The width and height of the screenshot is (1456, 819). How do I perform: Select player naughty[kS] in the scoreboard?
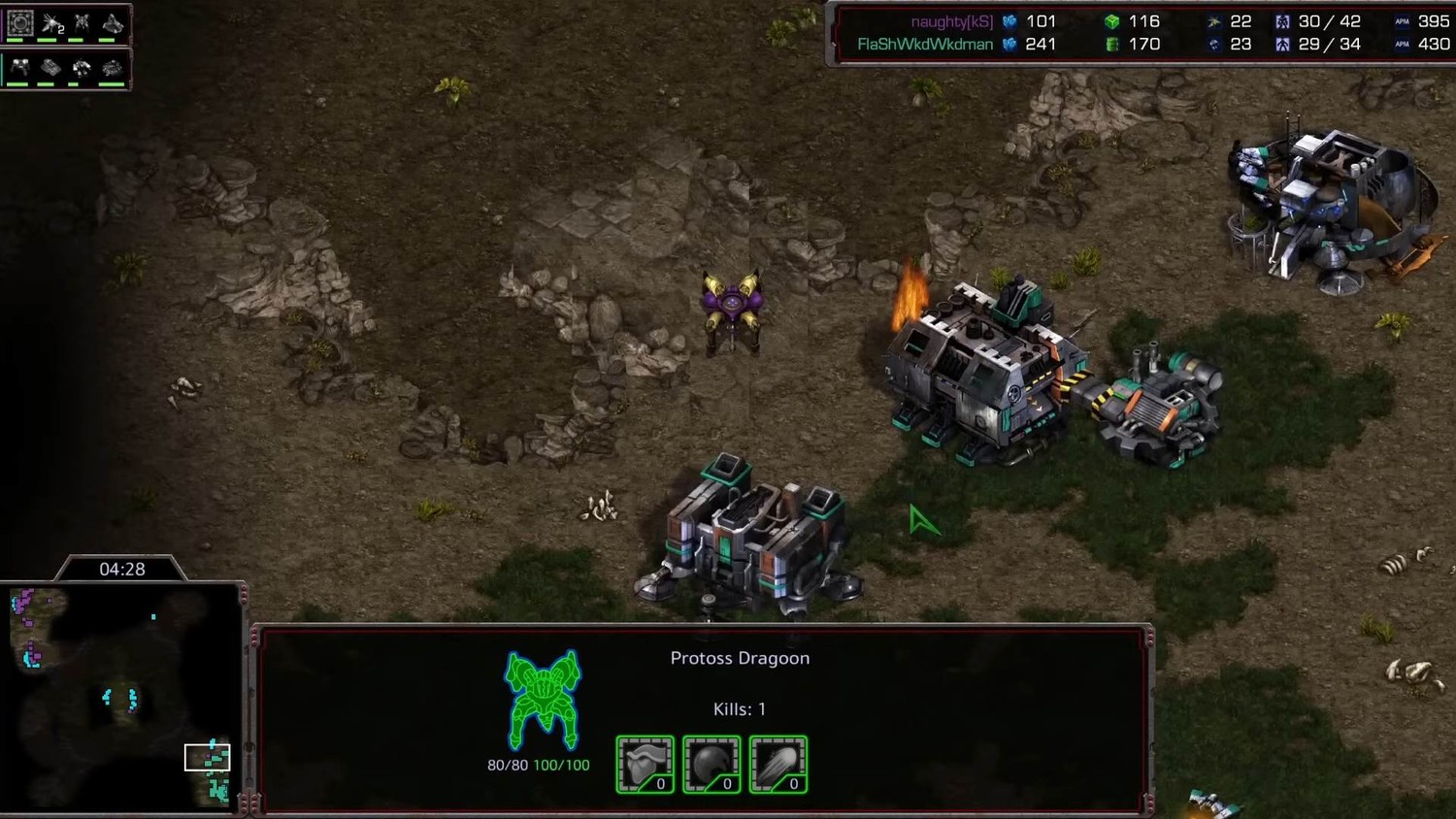tap(951, 21)
